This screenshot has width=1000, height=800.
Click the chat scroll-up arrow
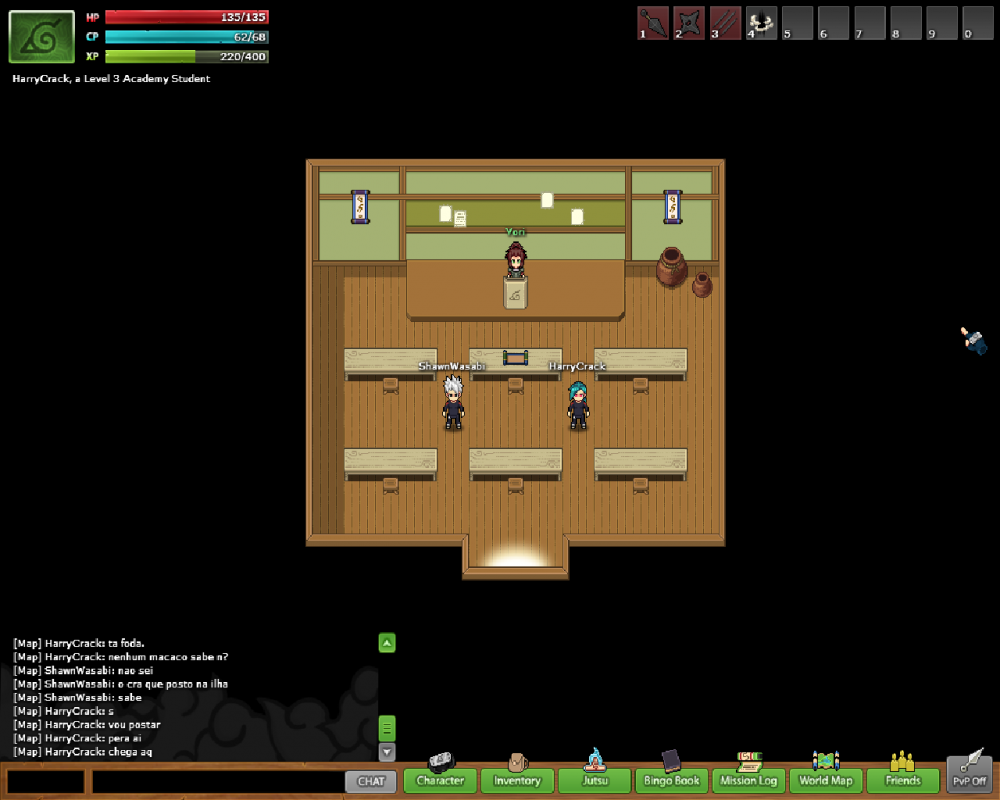387,643
